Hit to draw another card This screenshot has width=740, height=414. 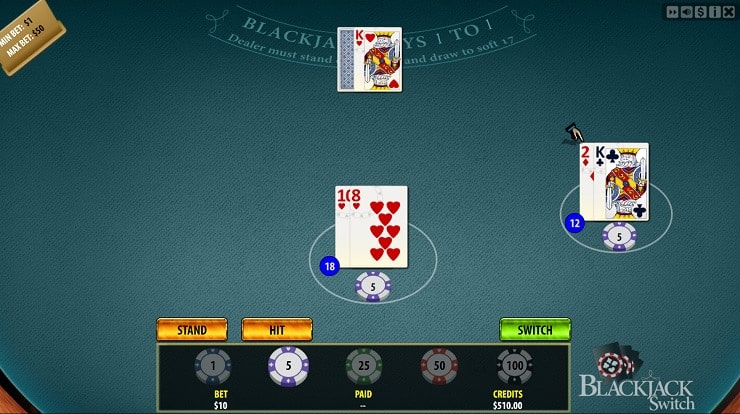pos(277,329)
